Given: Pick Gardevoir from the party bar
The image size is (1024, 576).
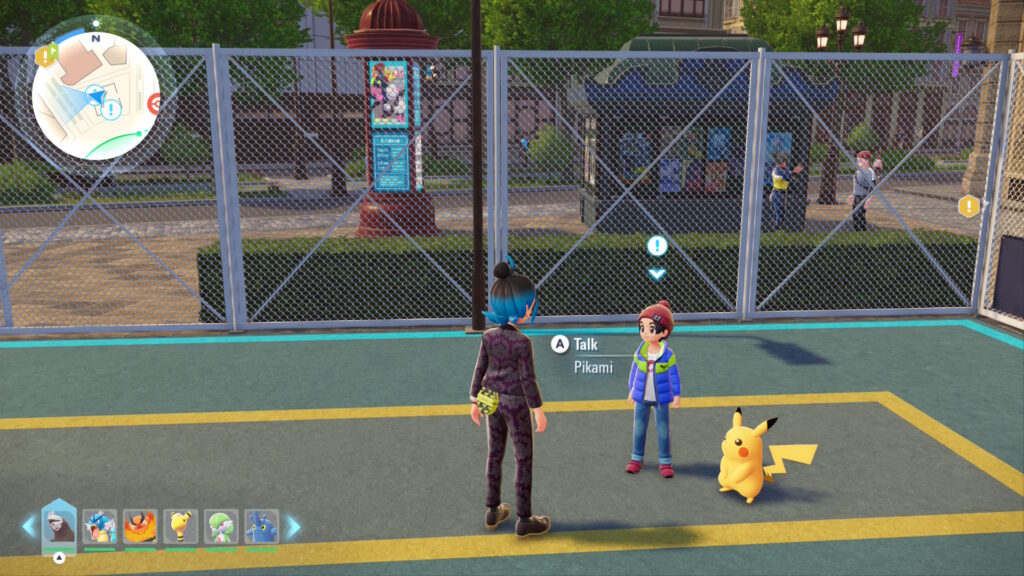Looking at the screenshot, I should (221, 525).
